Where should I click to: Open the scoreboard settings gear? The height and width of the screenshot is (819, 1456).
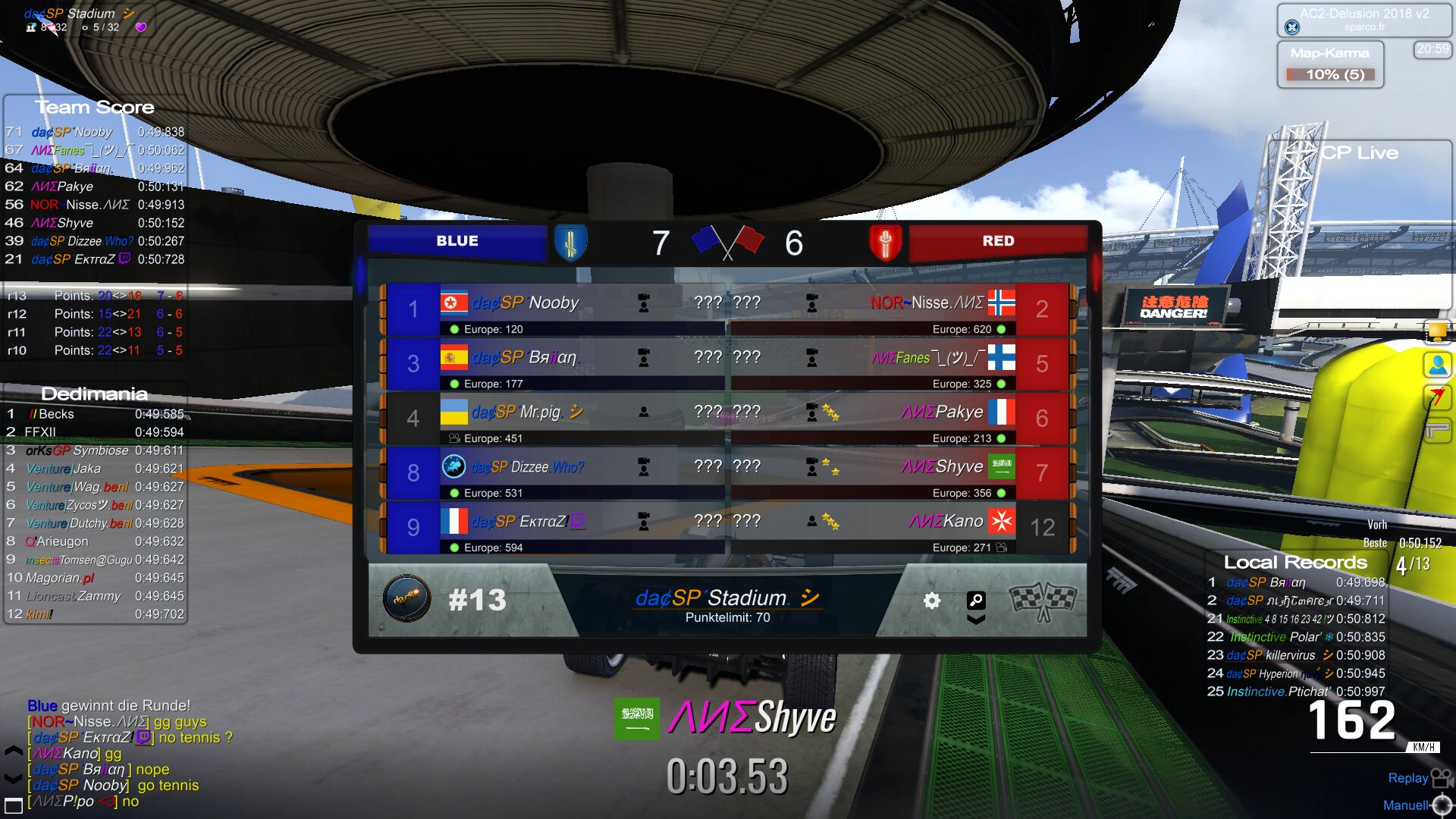coord(931,601)
